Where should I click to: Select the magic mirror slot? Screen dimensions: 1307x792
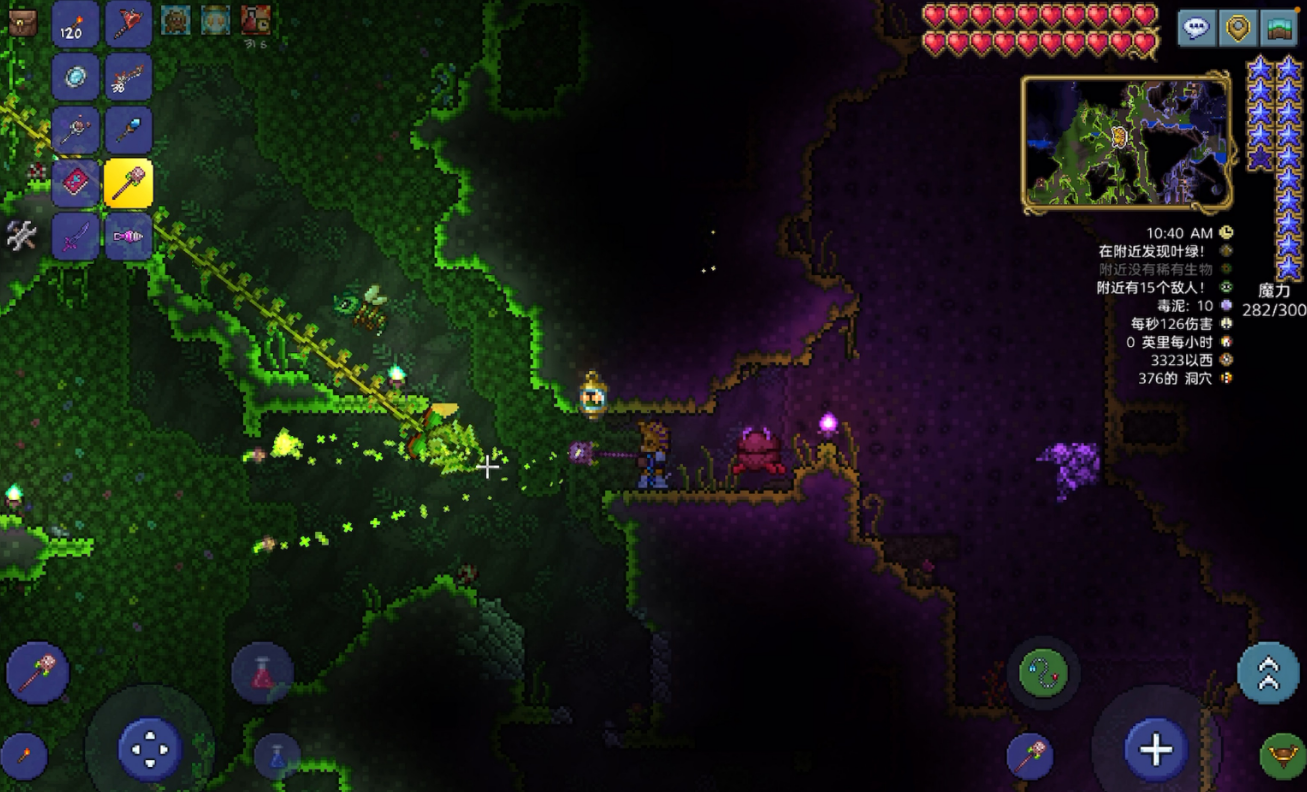click(x=75, y=78)
